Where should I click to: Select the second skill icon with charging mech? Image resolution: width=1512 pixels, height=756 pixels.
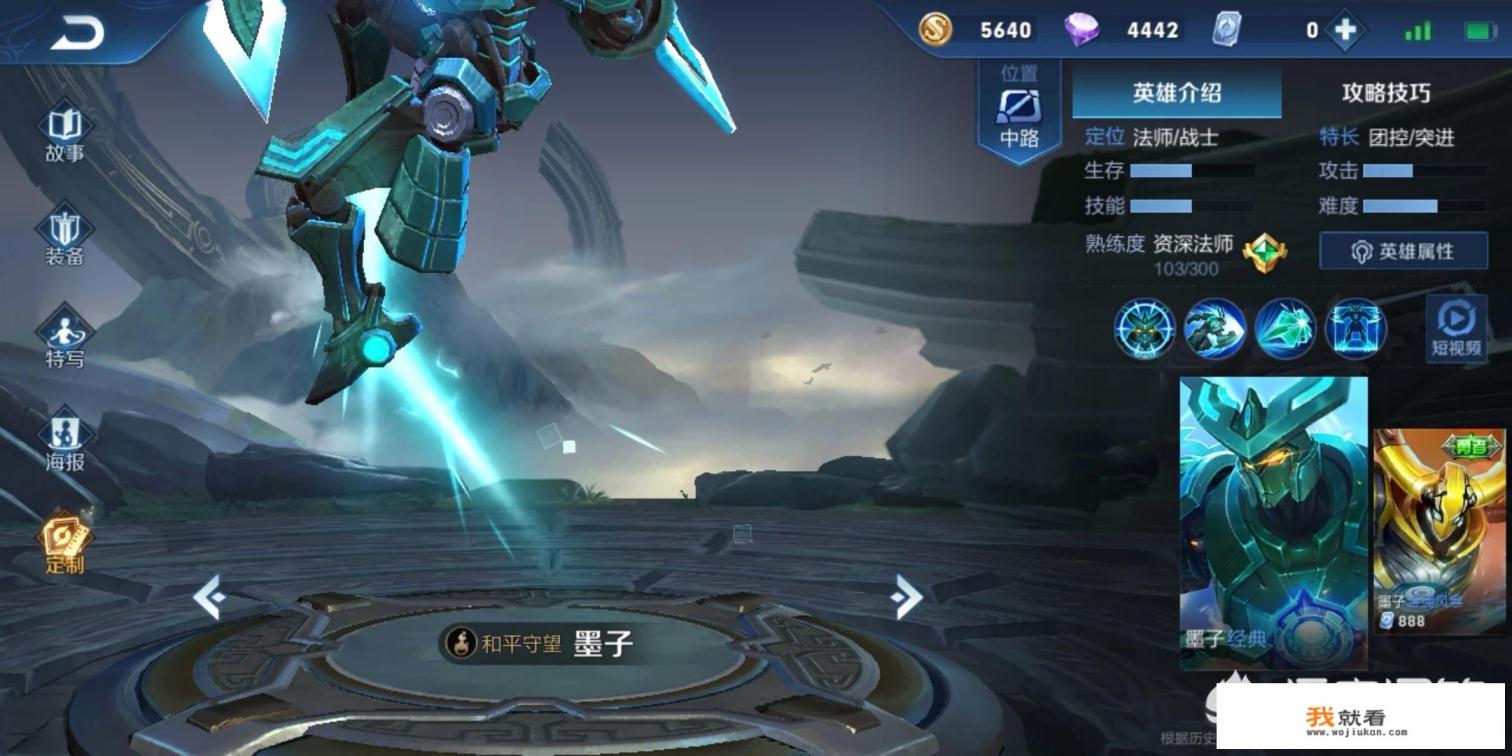(x=1215, y=329)
